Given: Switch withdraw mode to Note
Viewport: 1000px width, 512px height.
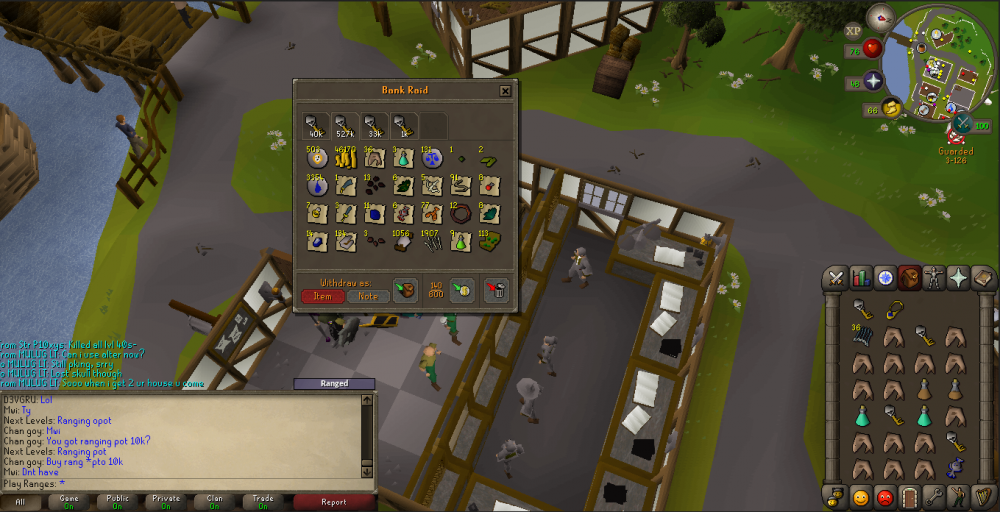Looking at the screenshot, I should pos(368,296).
